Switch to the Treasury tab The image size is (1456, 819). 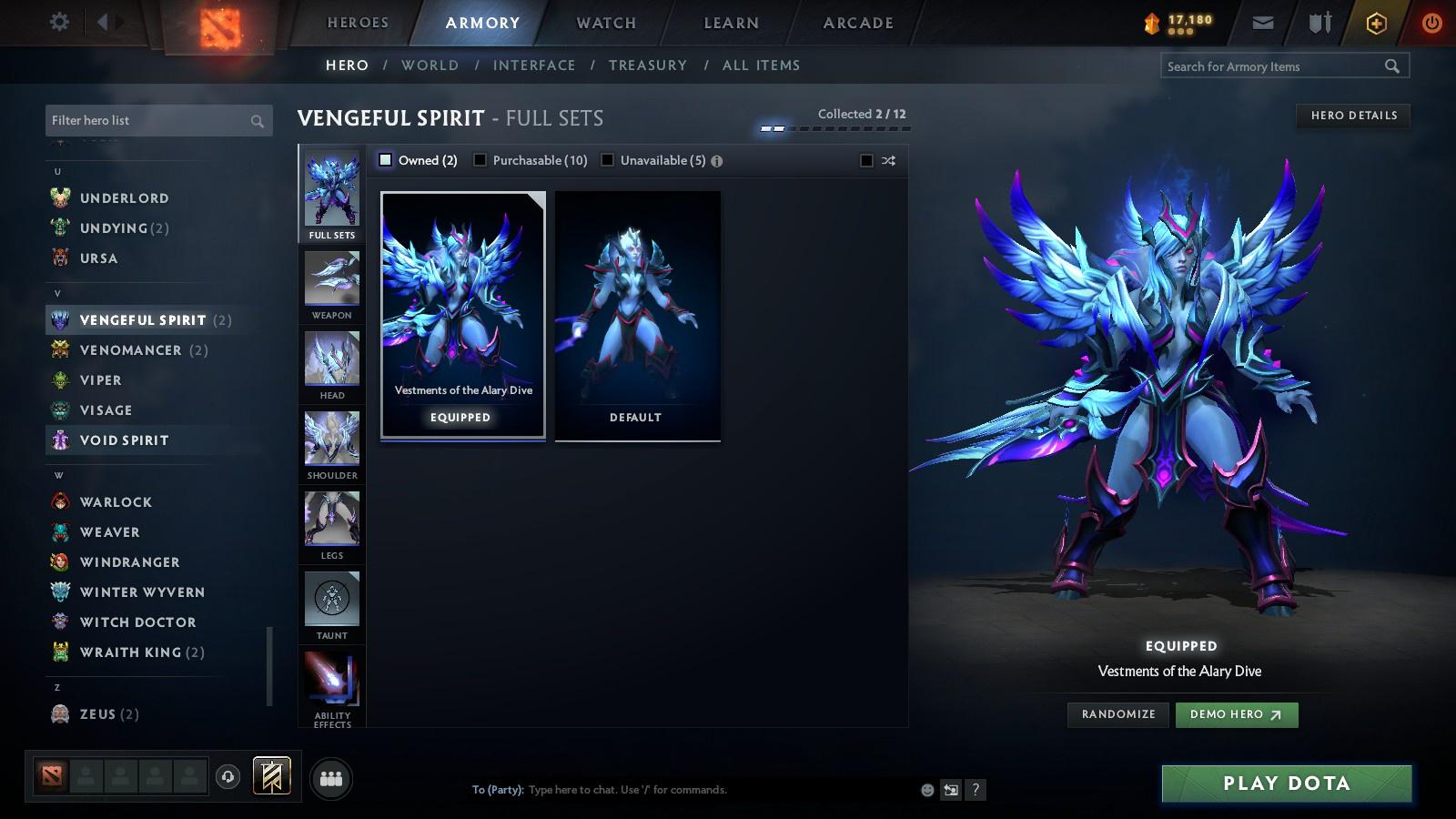(648, 65)
